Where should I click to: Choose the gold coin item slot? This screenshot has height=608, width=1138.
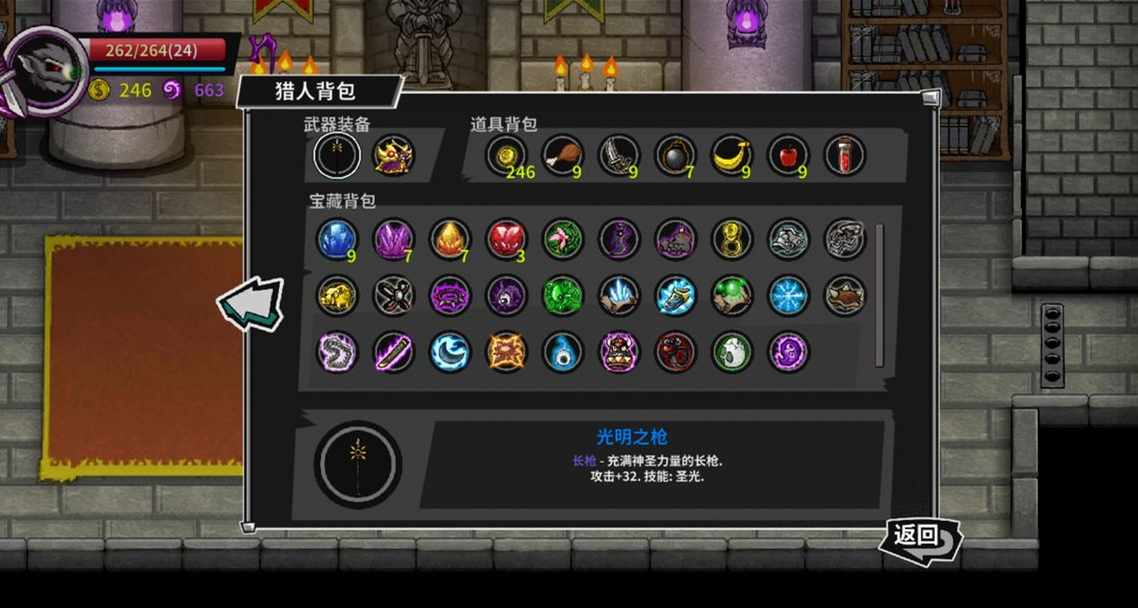click(x=506, y=155)
